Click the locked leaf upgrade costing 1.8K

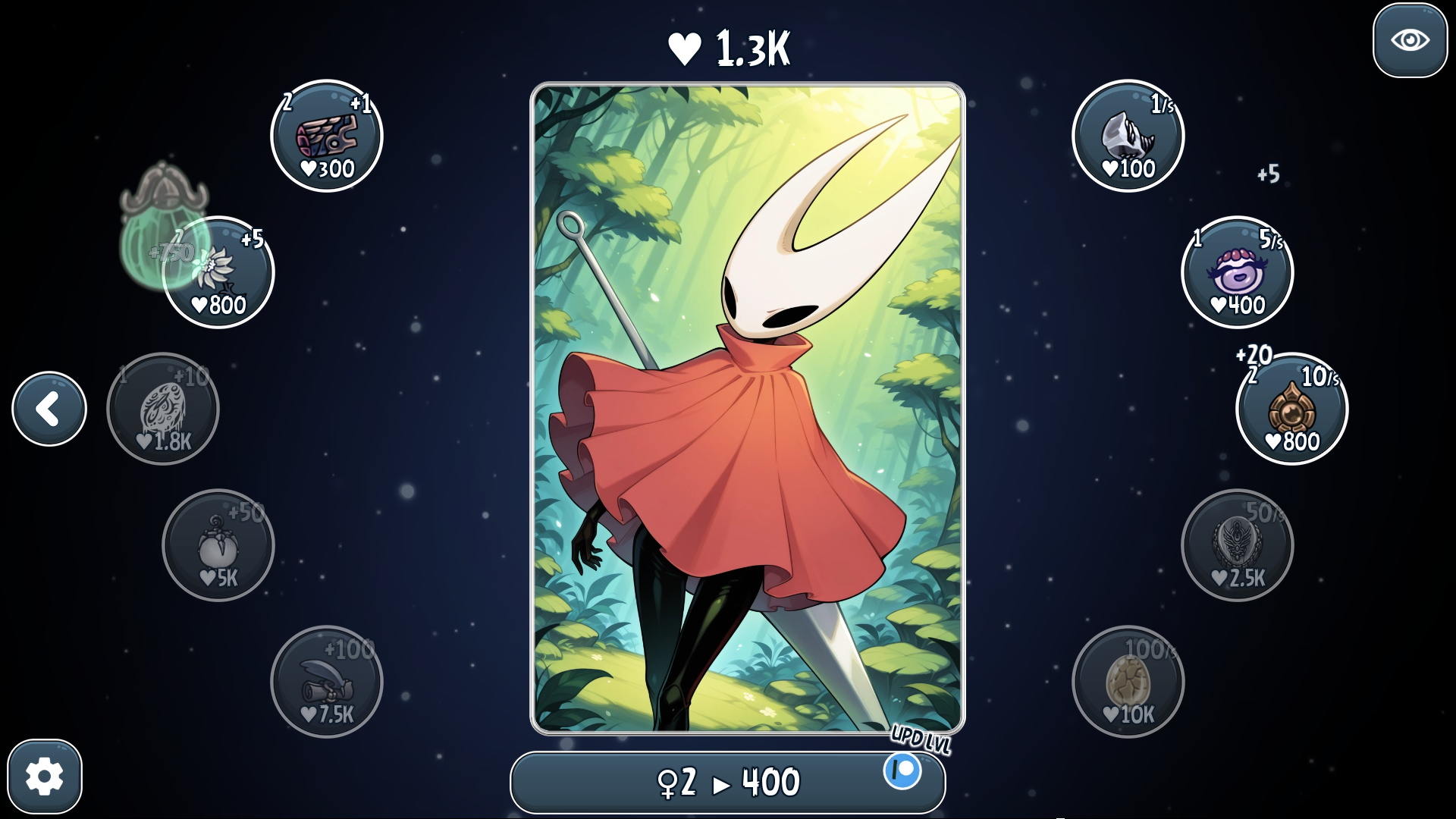162,408
